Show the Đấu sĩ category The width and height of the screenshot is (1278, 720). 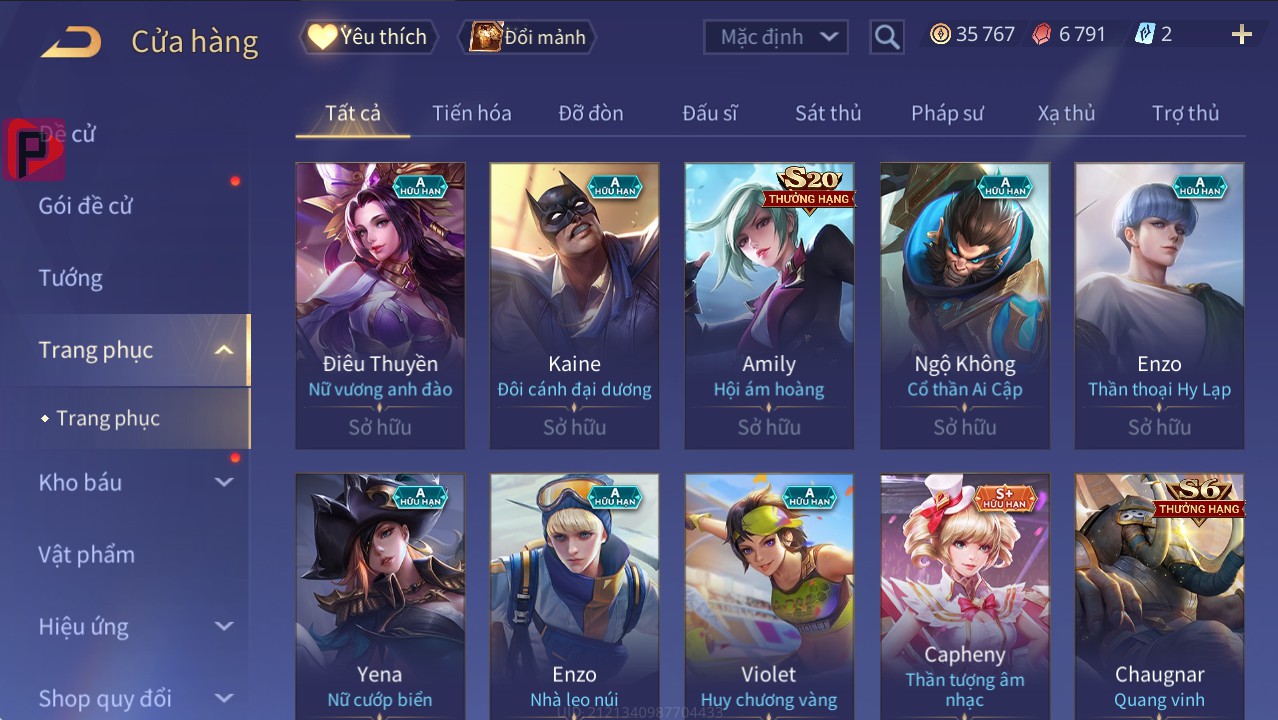(x=709, y=113)
